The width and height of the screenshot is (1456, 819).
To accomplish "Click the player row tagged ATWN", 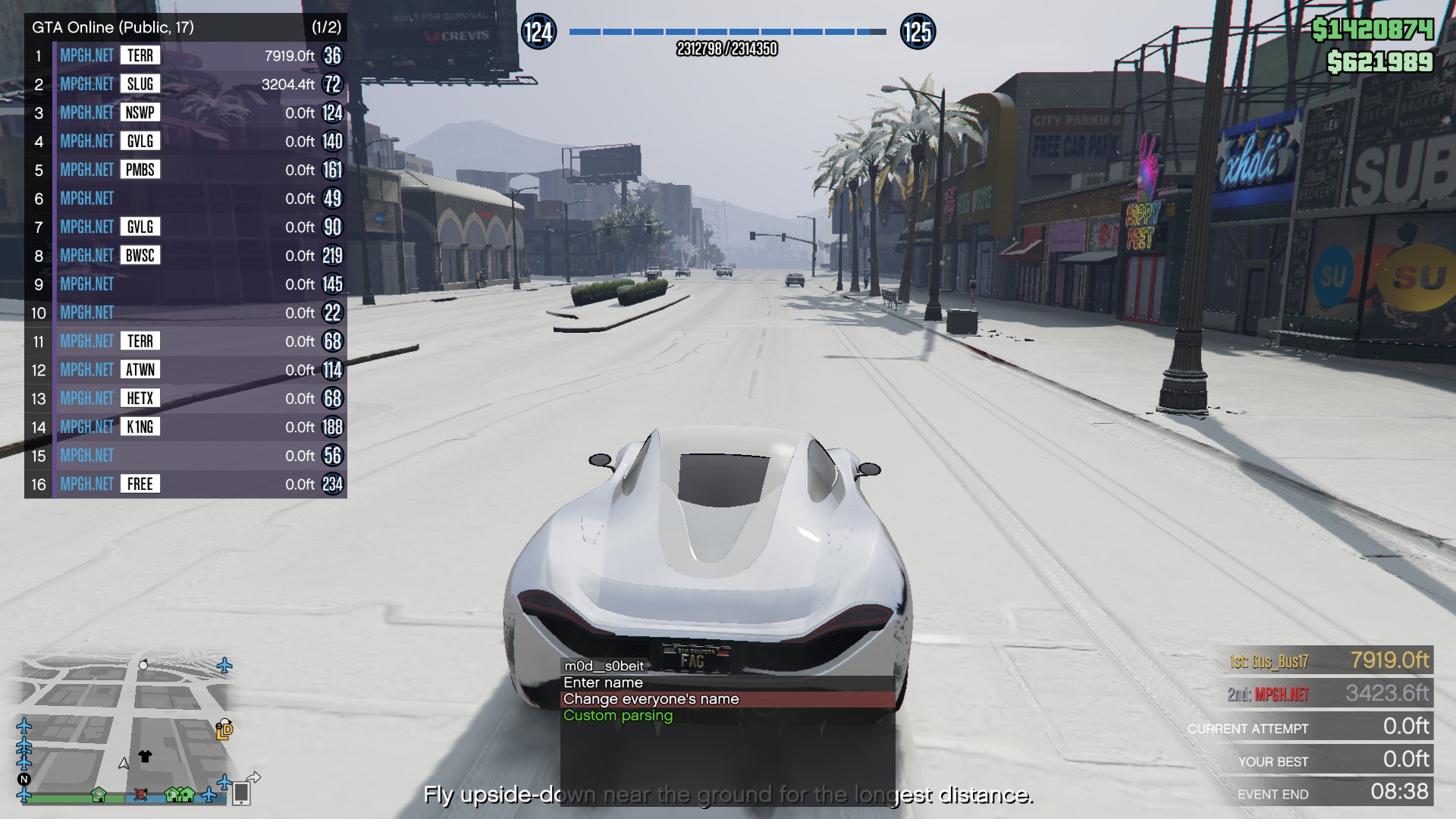I will pos(185,370).
